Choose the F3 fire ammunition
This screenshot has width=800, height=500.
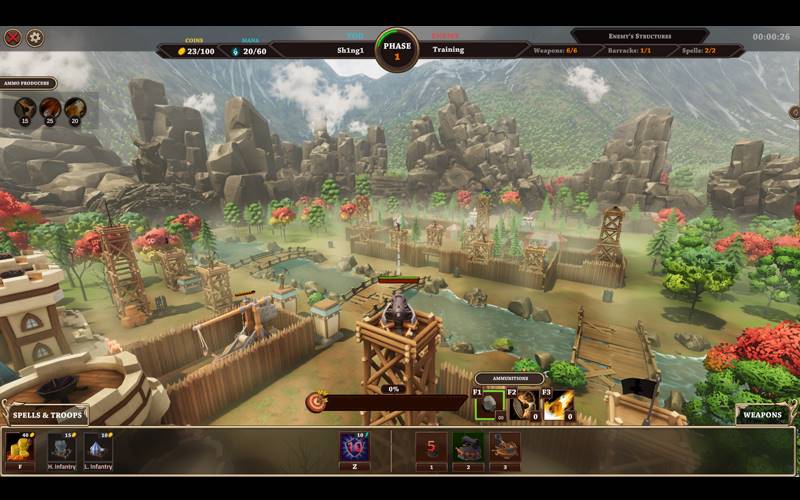pos(559,405)
